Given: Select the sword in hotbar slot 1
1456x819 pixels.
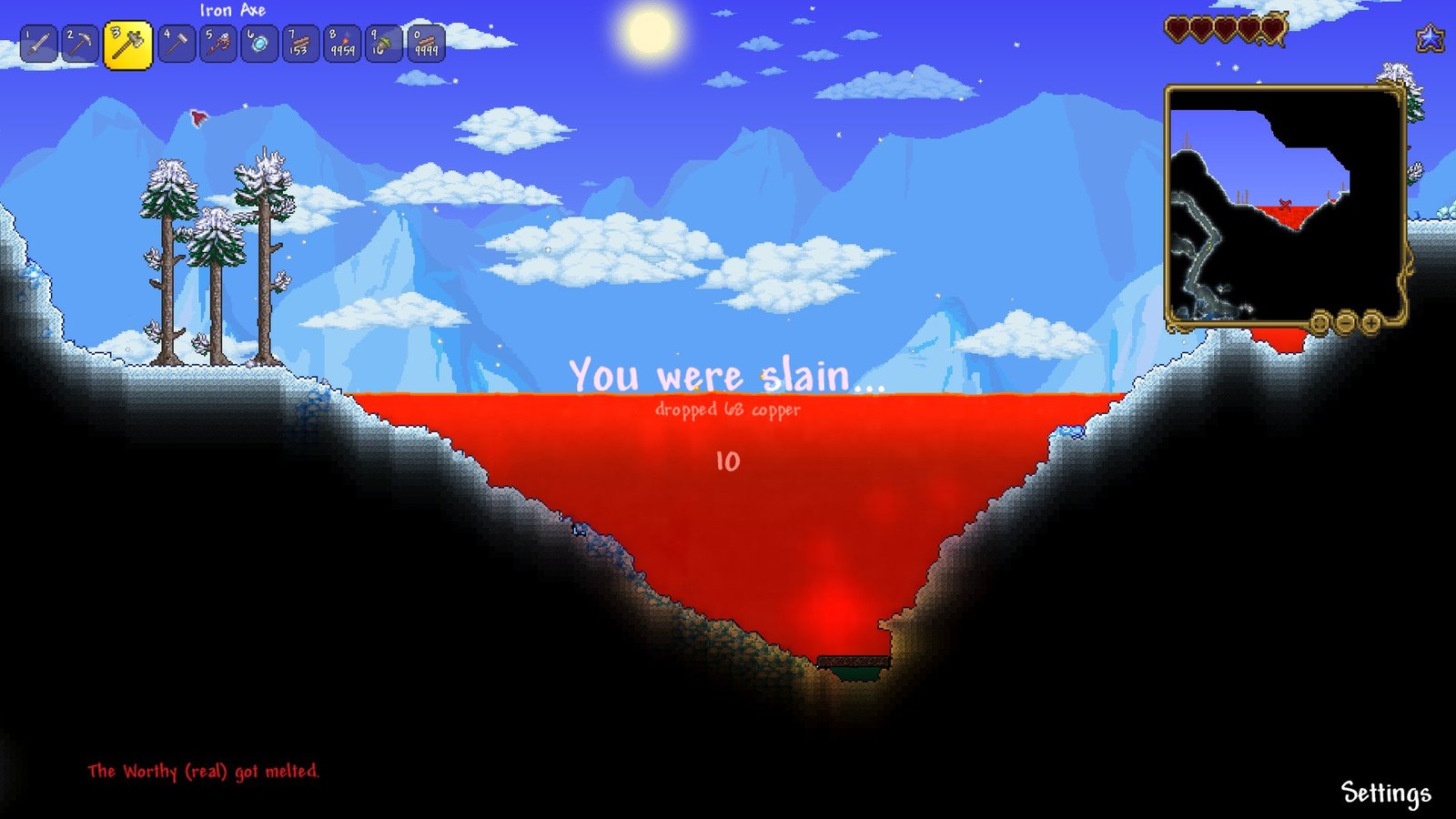Looking at the screenshot, I should (37, 43).
